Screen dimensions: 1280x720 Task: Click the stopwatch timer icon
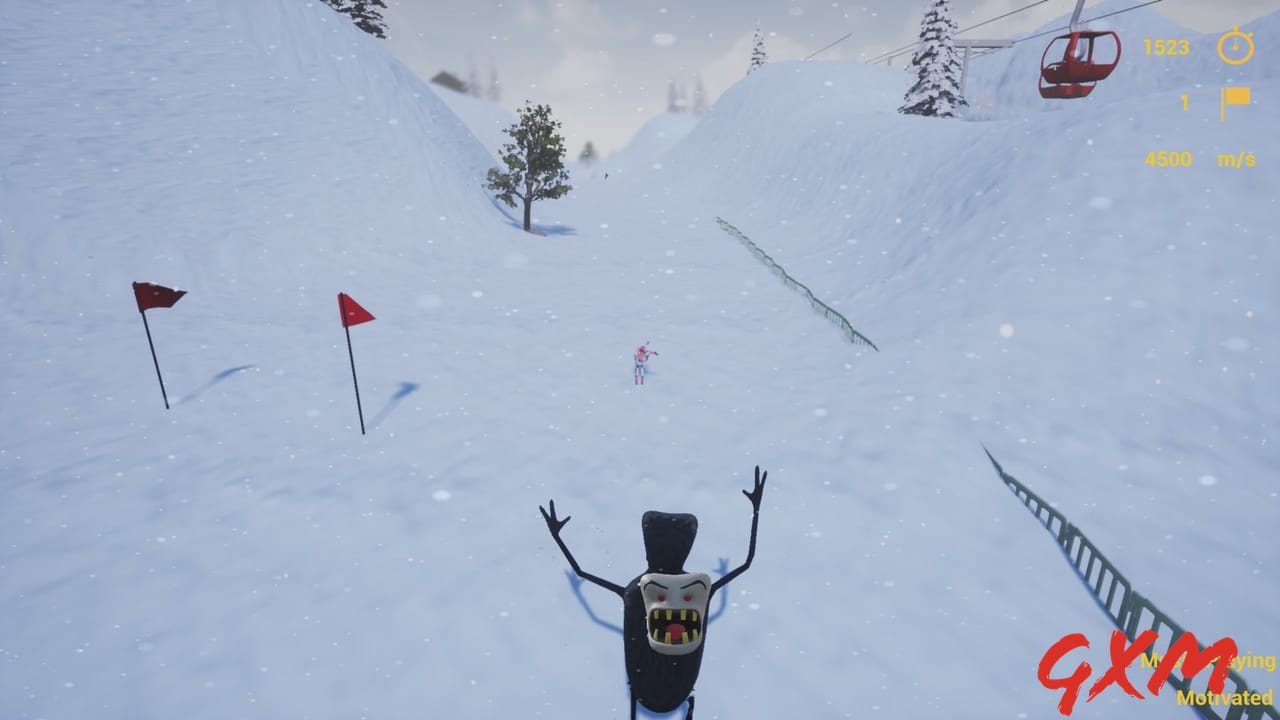tap(1237, 47)
